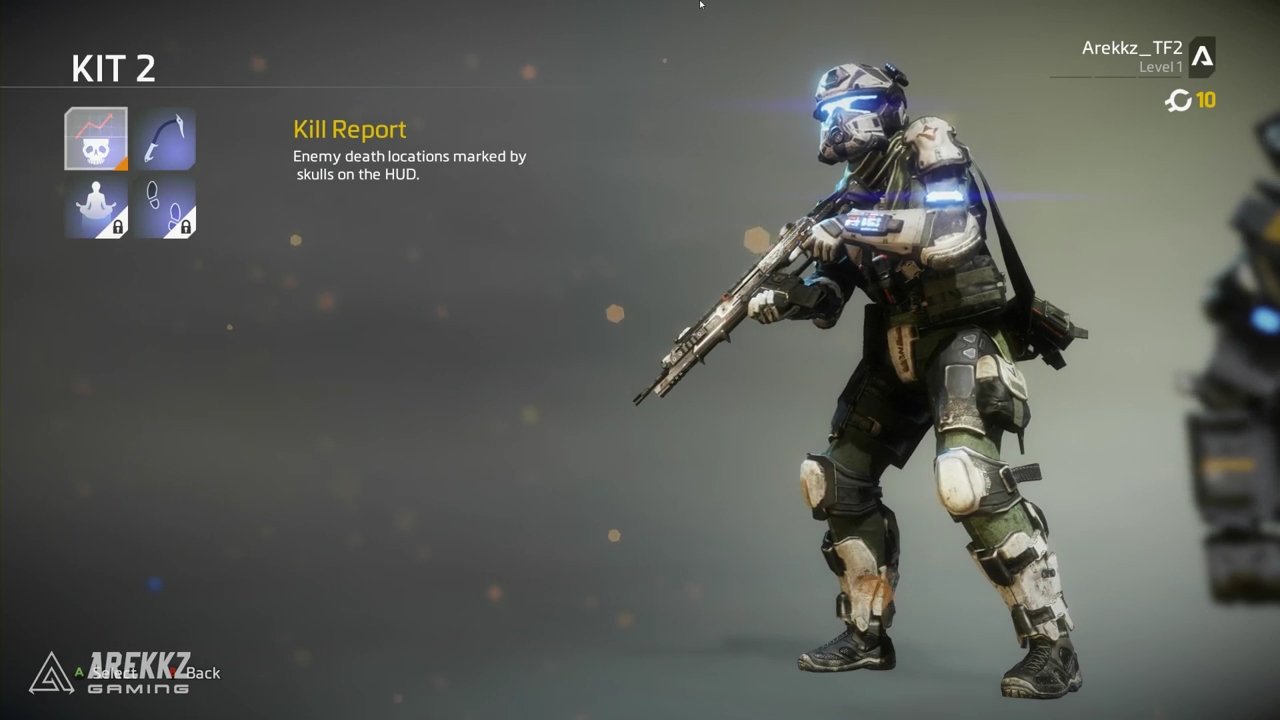The height and width of the screenshot is (720, 1280).
Task: Click the locked meditating figure kit icon
Action: coord(95,207)
